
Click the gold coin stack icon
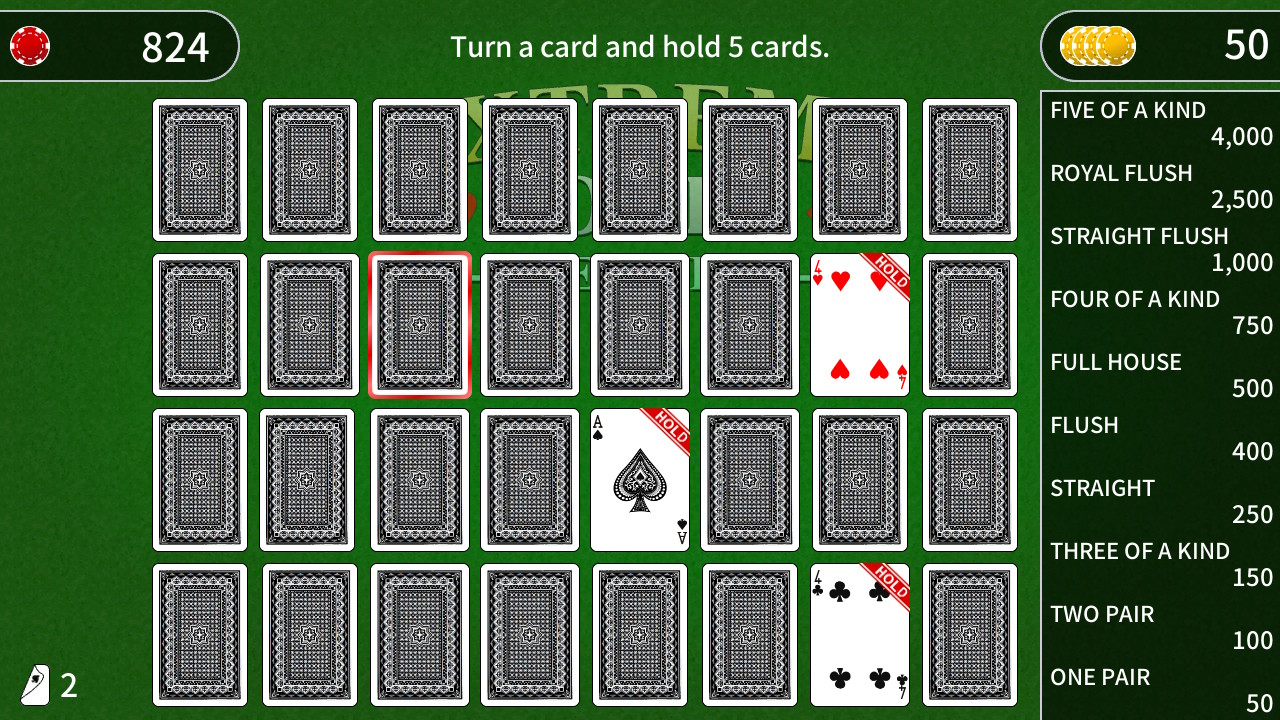[x=1090, y=45]
